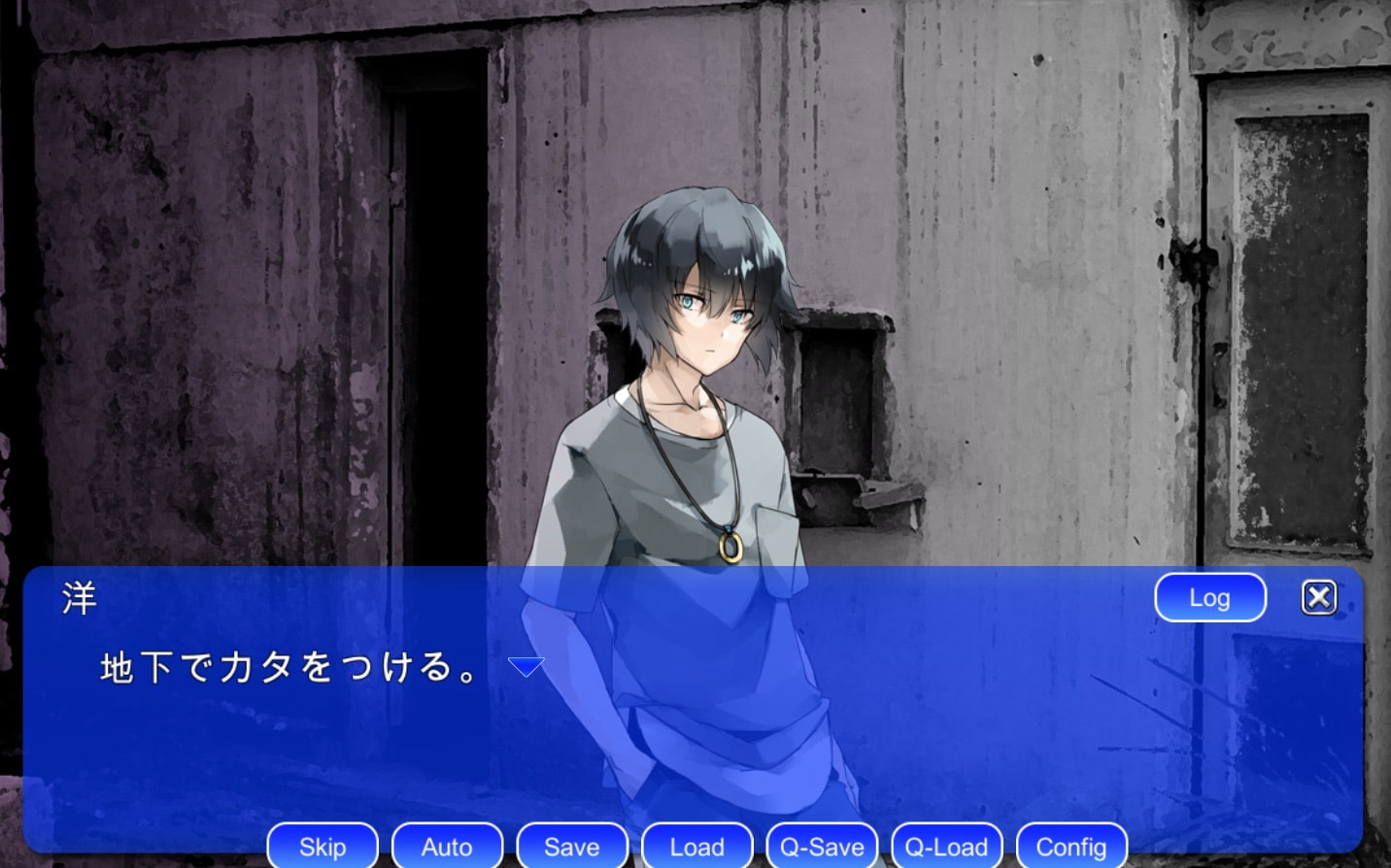Activate Skip mode
1391x868 pixels.
[322, 847]
